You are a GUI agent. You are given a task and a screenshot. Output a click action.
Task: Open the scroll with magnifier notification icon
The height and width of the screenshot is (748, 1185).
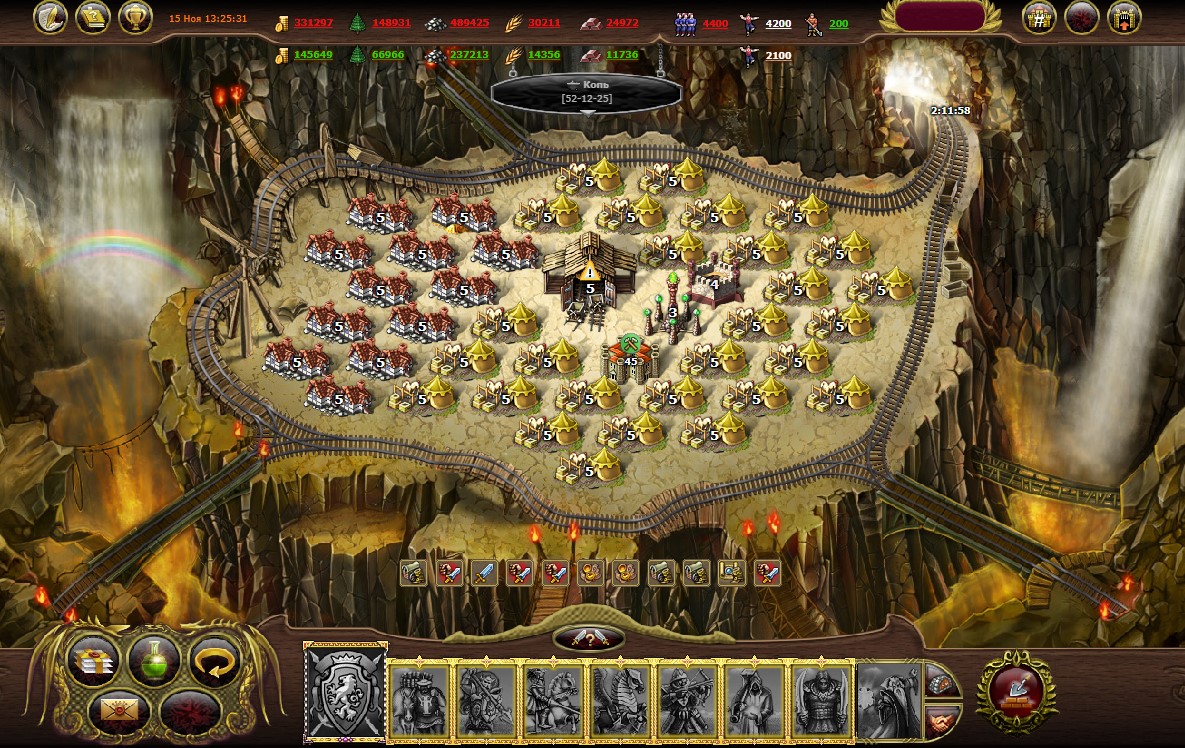click(732, 572)
